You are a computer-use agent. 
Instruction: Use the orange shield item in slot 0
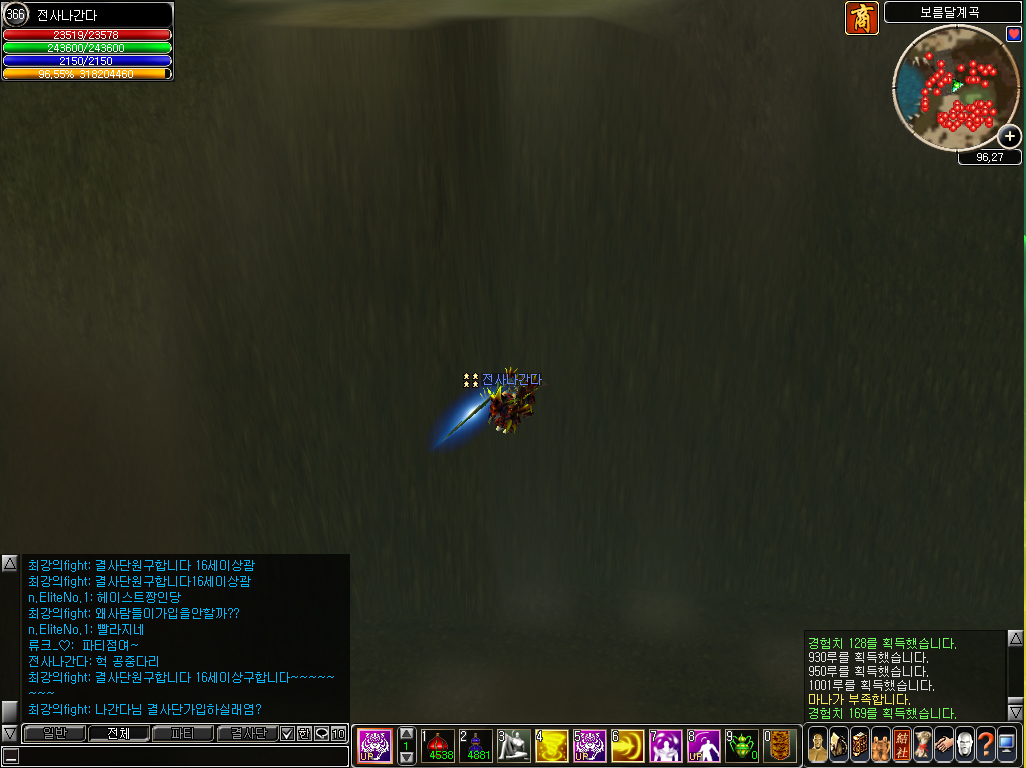click(x=780, y=745)
